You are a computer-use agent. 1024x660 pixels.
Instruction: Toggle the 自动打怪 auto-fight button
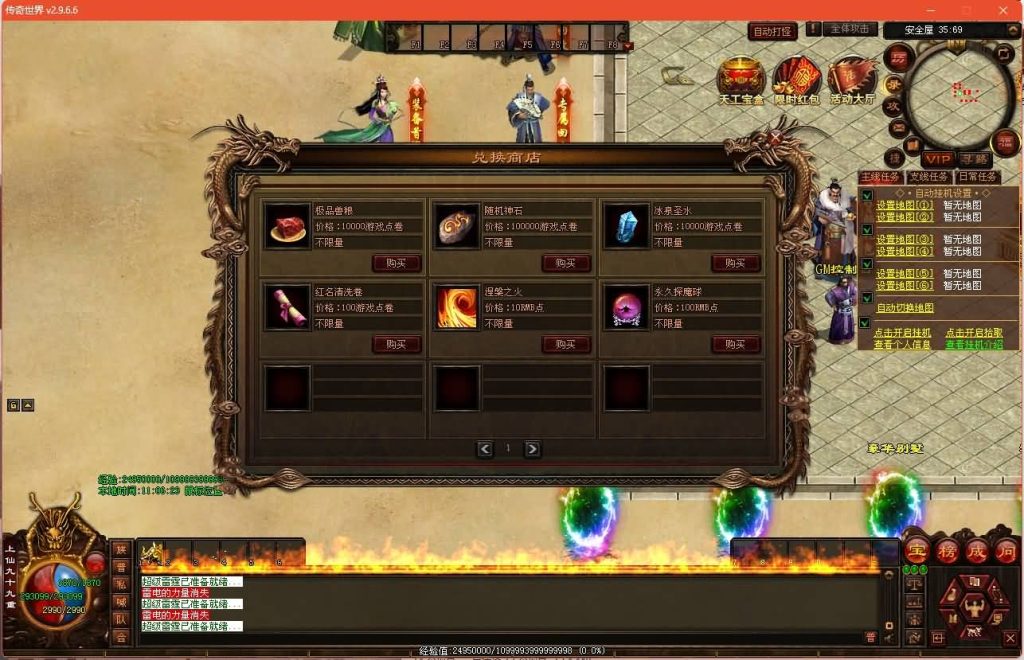772,32
